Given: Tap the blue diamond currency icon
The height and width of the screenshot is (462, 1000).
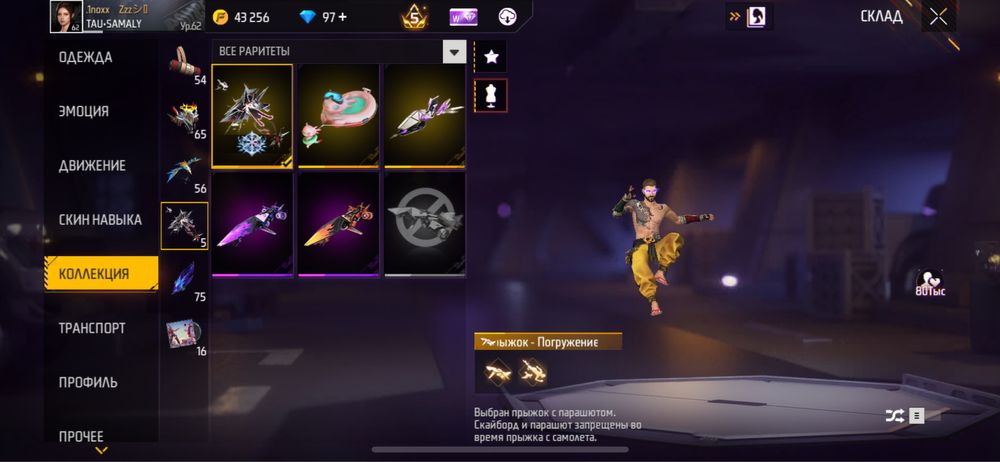Looking at the screenshot, I should point(308,17).
